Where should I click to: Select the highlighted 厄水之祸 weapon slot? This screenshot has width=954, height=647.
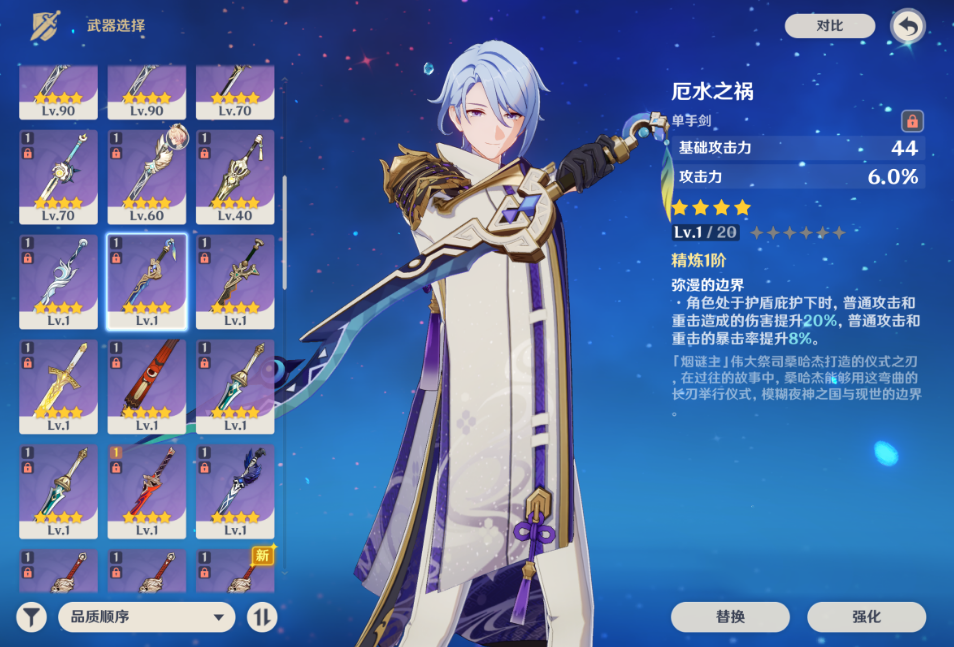(147, 281)
